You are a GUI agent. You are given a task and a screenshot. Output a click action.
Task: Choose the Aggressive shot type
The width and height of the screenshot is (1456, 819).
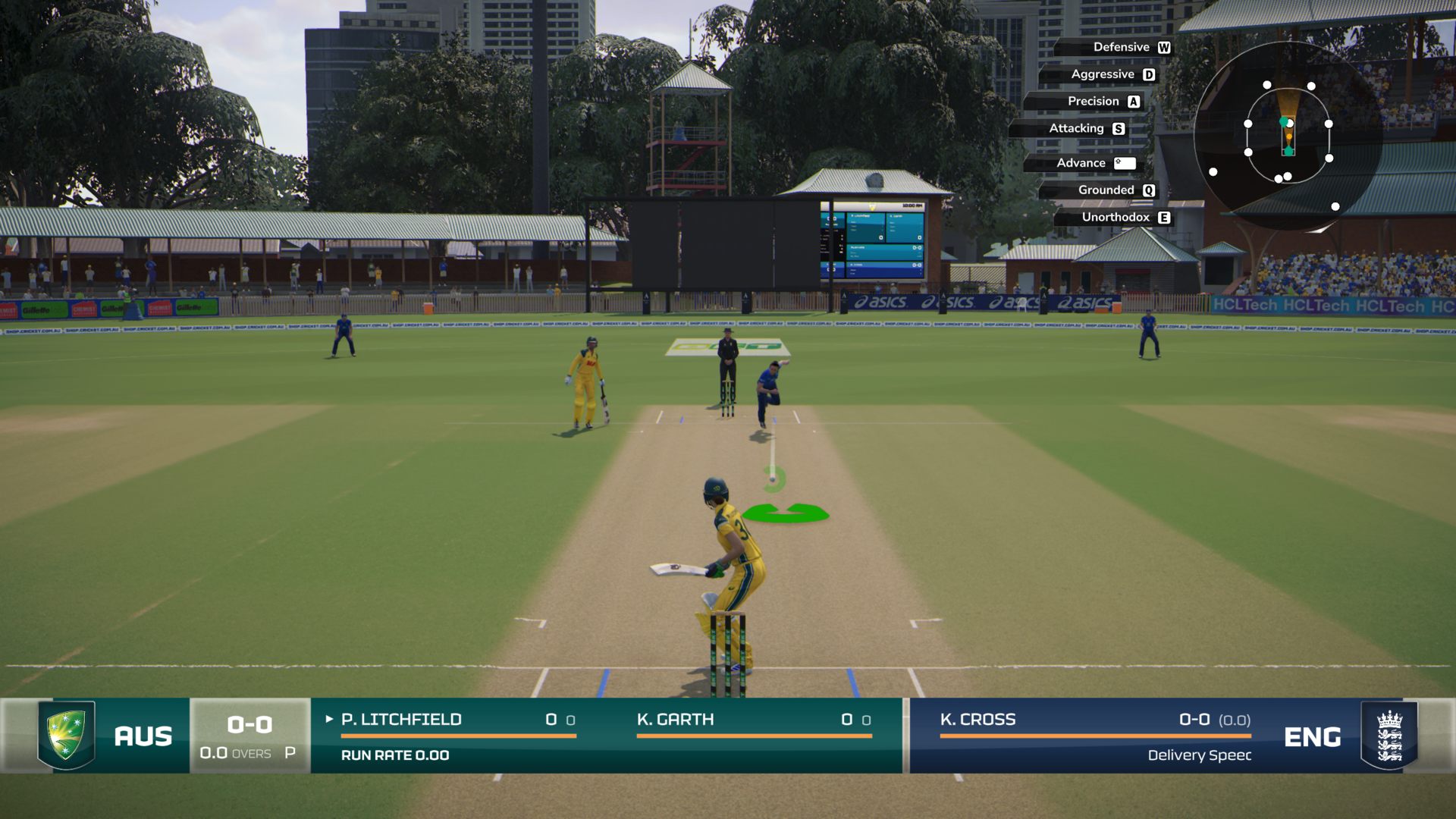coord(1103,74)
